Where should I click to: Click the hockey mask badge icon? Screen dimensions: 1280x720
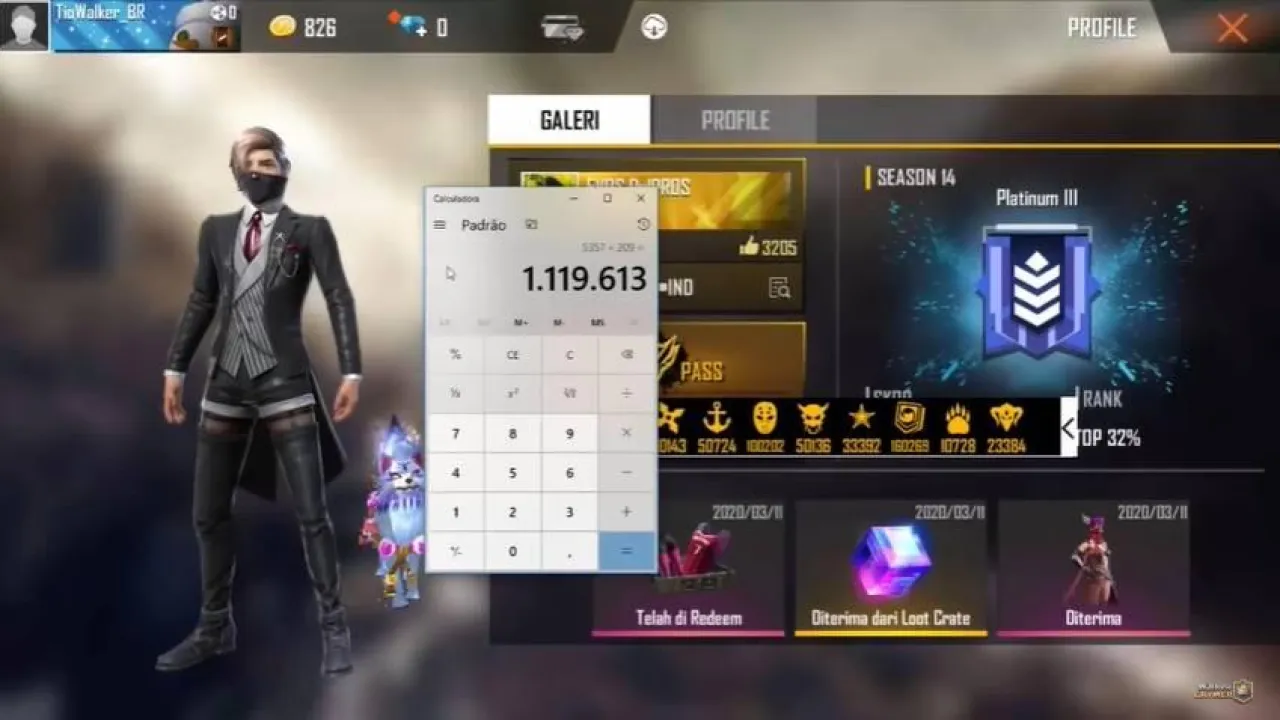(767, 420)
